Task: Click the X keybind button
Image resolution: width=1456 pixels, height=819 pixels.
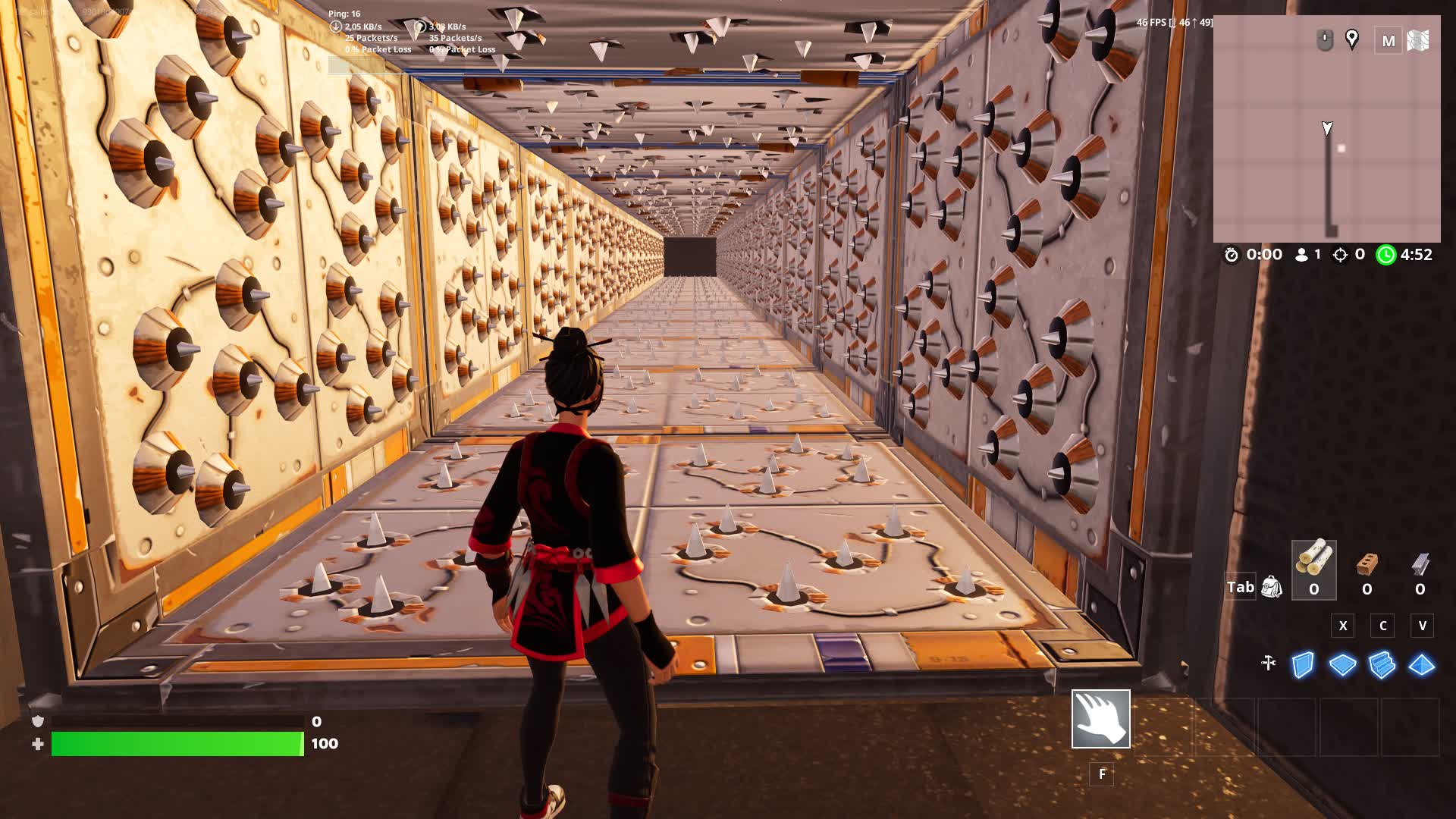Action: point(1343,626)
